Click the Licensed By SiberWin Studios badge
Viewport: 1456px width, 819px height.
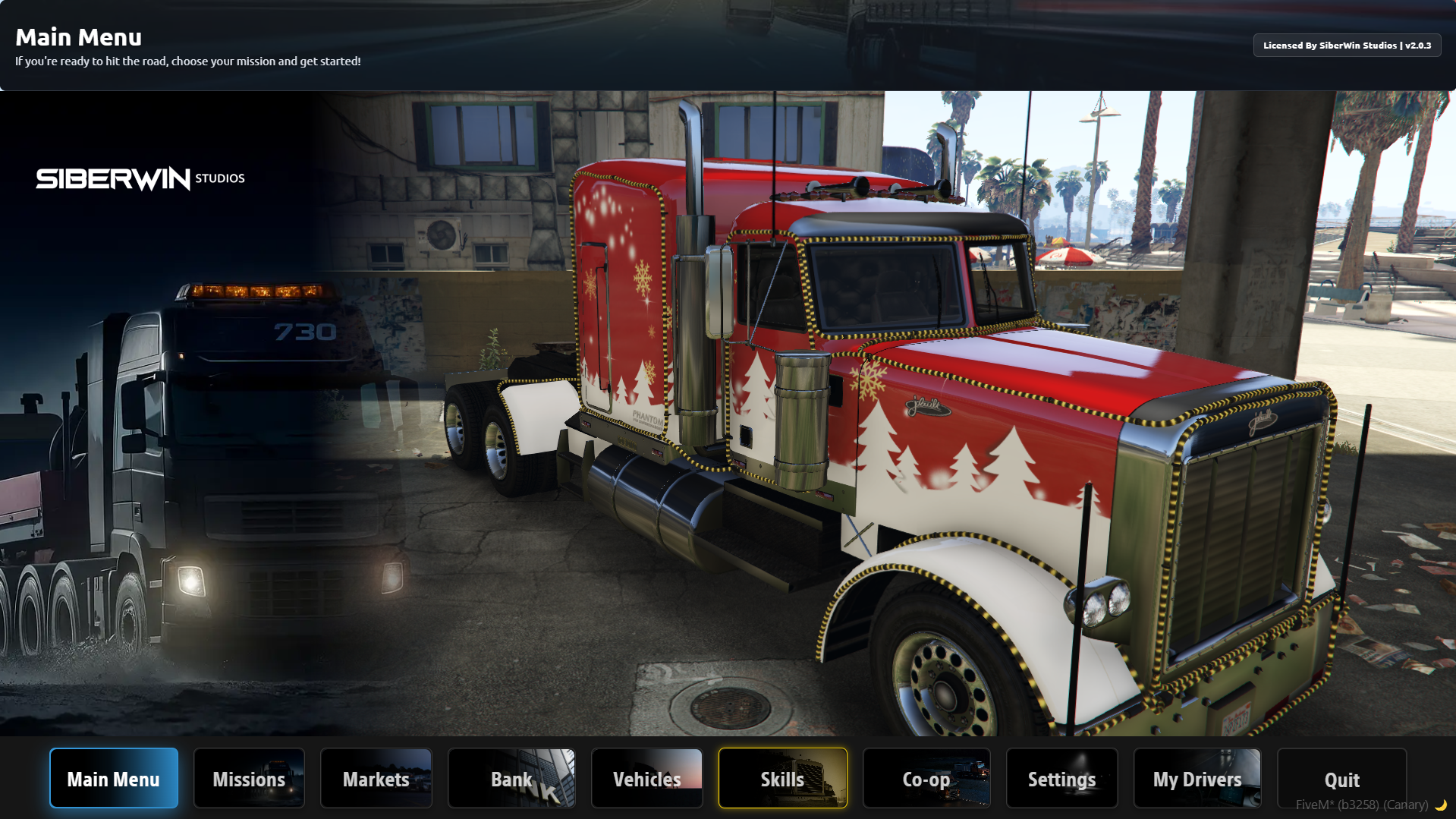coord(1347,46)
